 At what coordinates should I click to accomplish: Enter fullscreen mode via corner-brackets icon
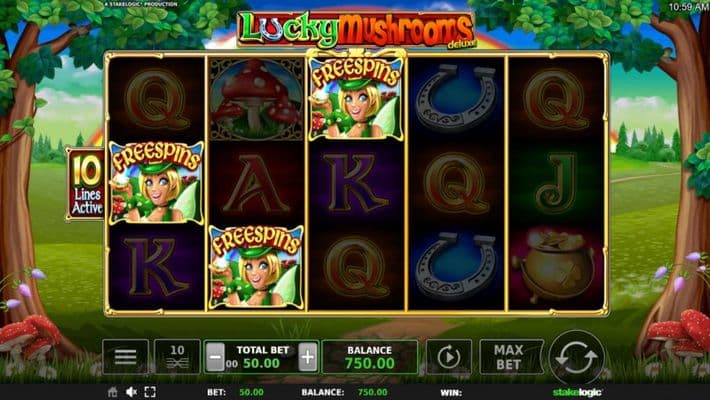point(150,392)
